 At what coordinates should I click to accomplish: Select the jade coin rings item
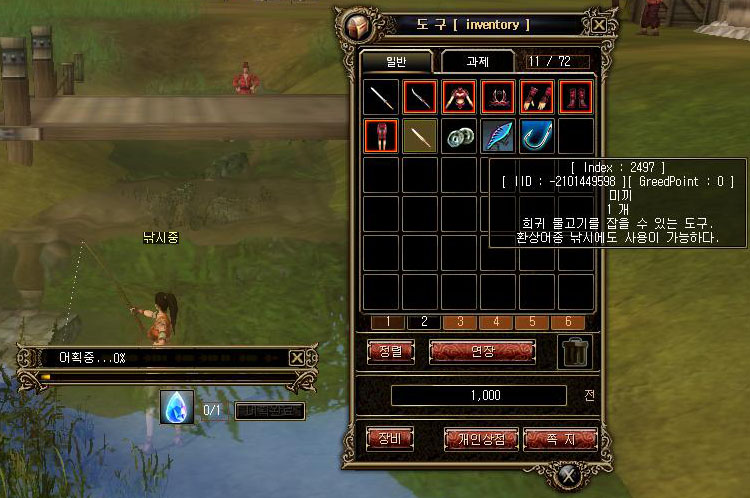pos(459,136)
